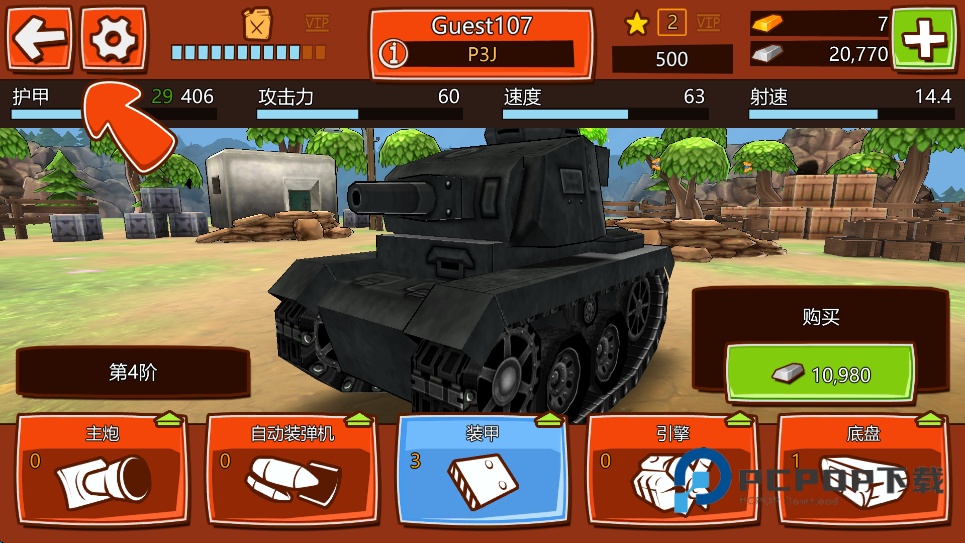The image size is (965, 543).
Task: Switch to the 装甲 armor upgrade
Action: [482, 470]
